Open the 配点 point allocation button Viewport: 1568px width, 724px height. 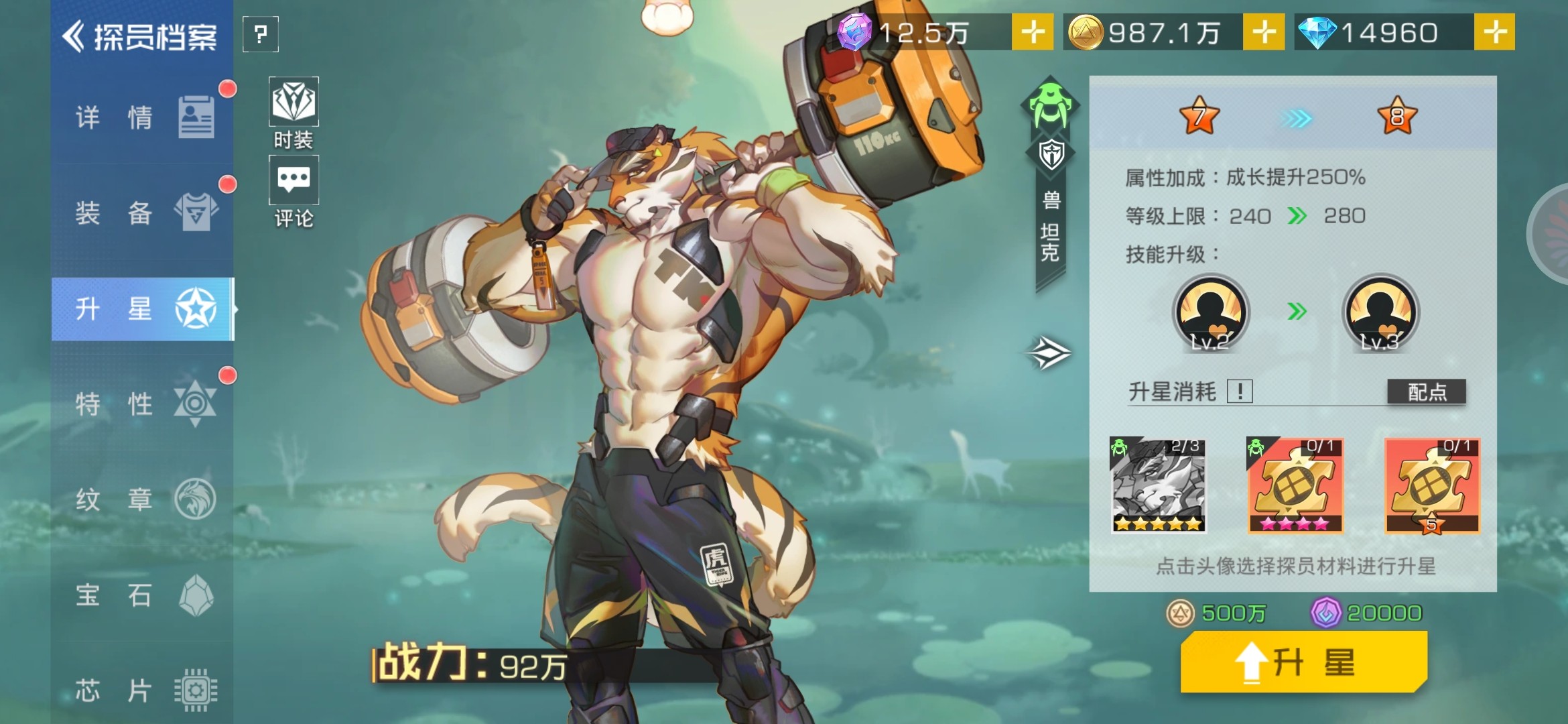1427,391
